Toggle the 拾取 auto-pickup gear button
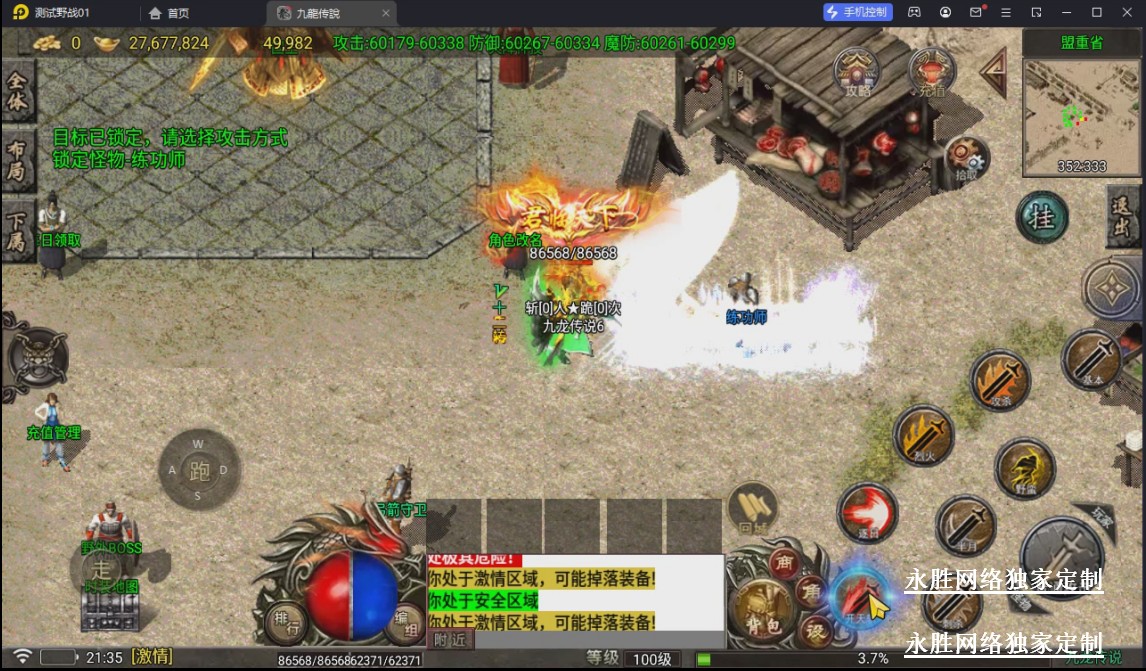The height and width of the screenshot is (671, 1146). pos(966,158)
